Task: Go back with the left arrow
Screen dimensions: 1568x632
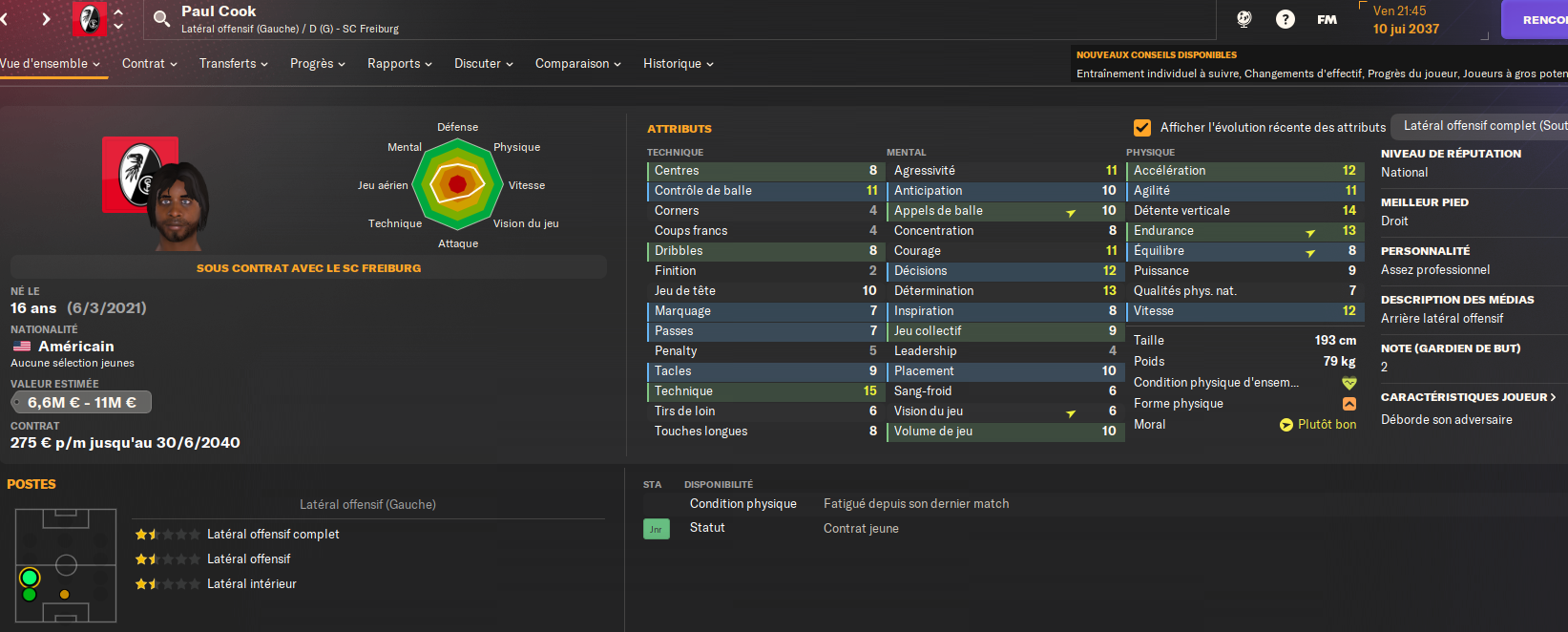Action: 5,19
